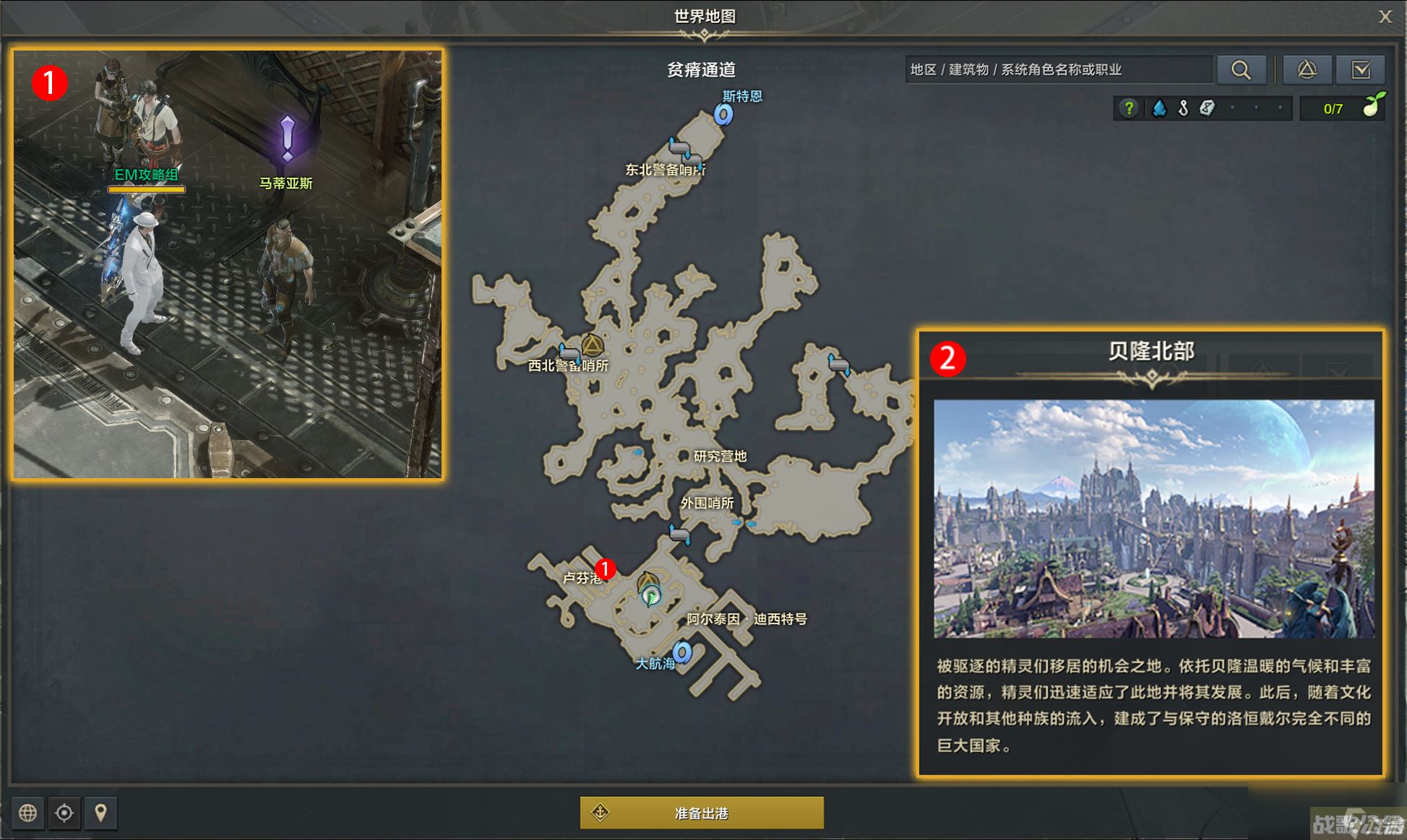
Task: Click the magnifying glass search icon
Action: [x=1242, y=69]
